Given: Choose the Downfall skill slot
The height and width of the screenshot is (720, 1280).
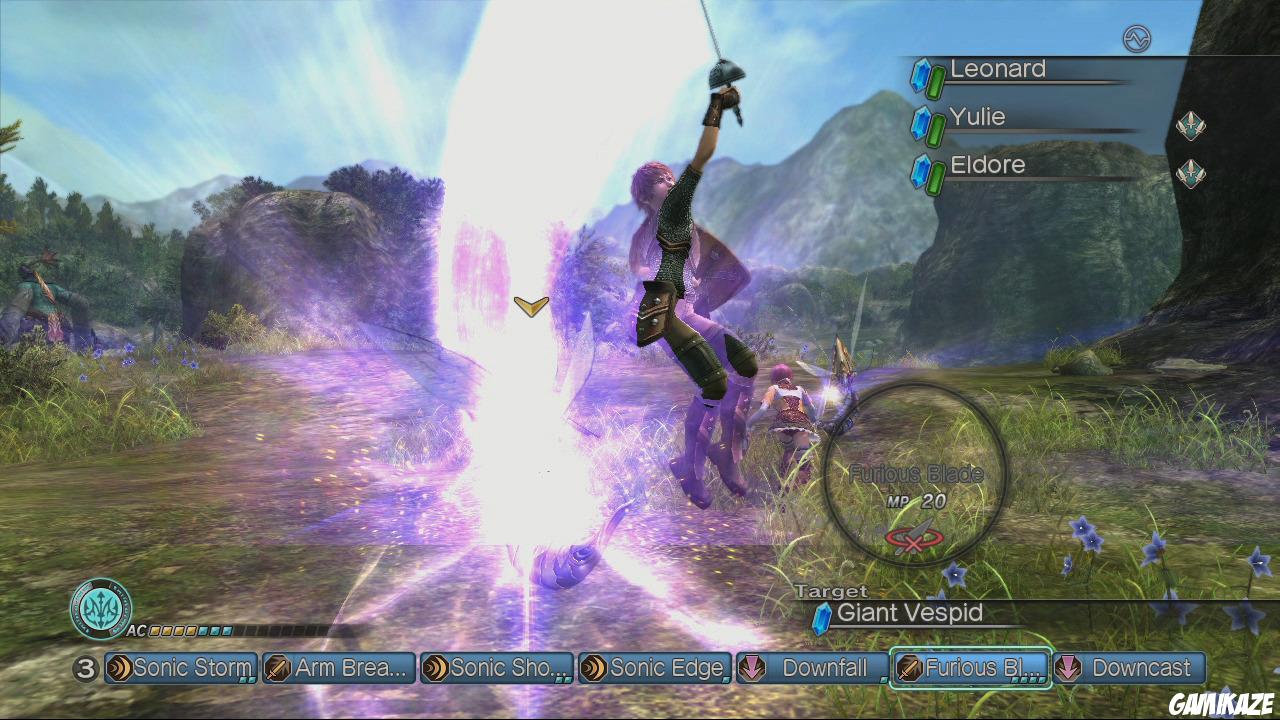Looking at the screenshot, I should [811, 668].
